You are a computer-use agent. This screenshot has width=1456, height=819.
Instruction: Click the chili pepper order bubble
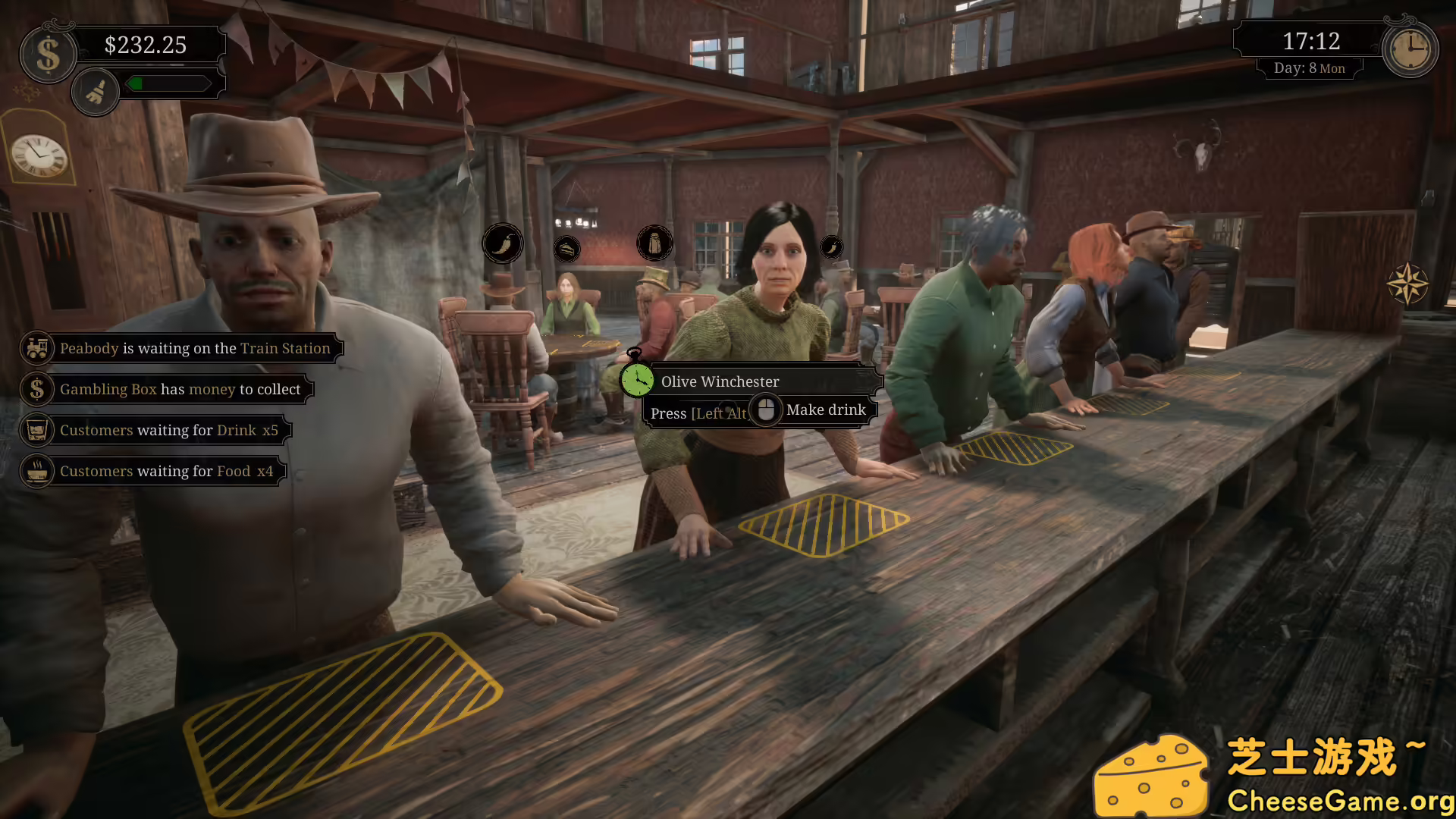coord(503,243)
